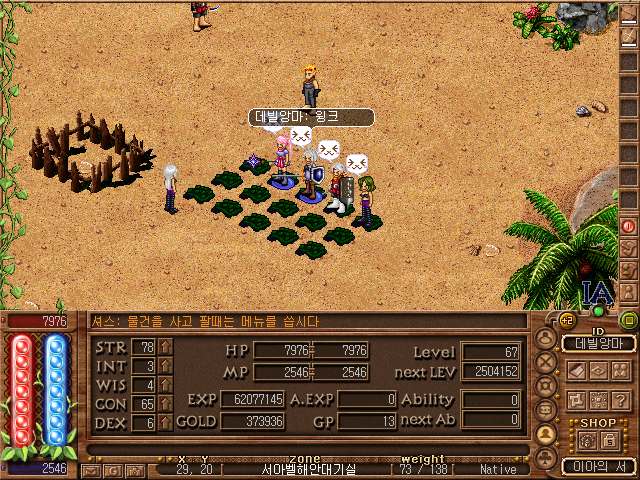Screen dimensions: 640x480
Task: Raise the CON stat arrow
Action: coord(165,404)
